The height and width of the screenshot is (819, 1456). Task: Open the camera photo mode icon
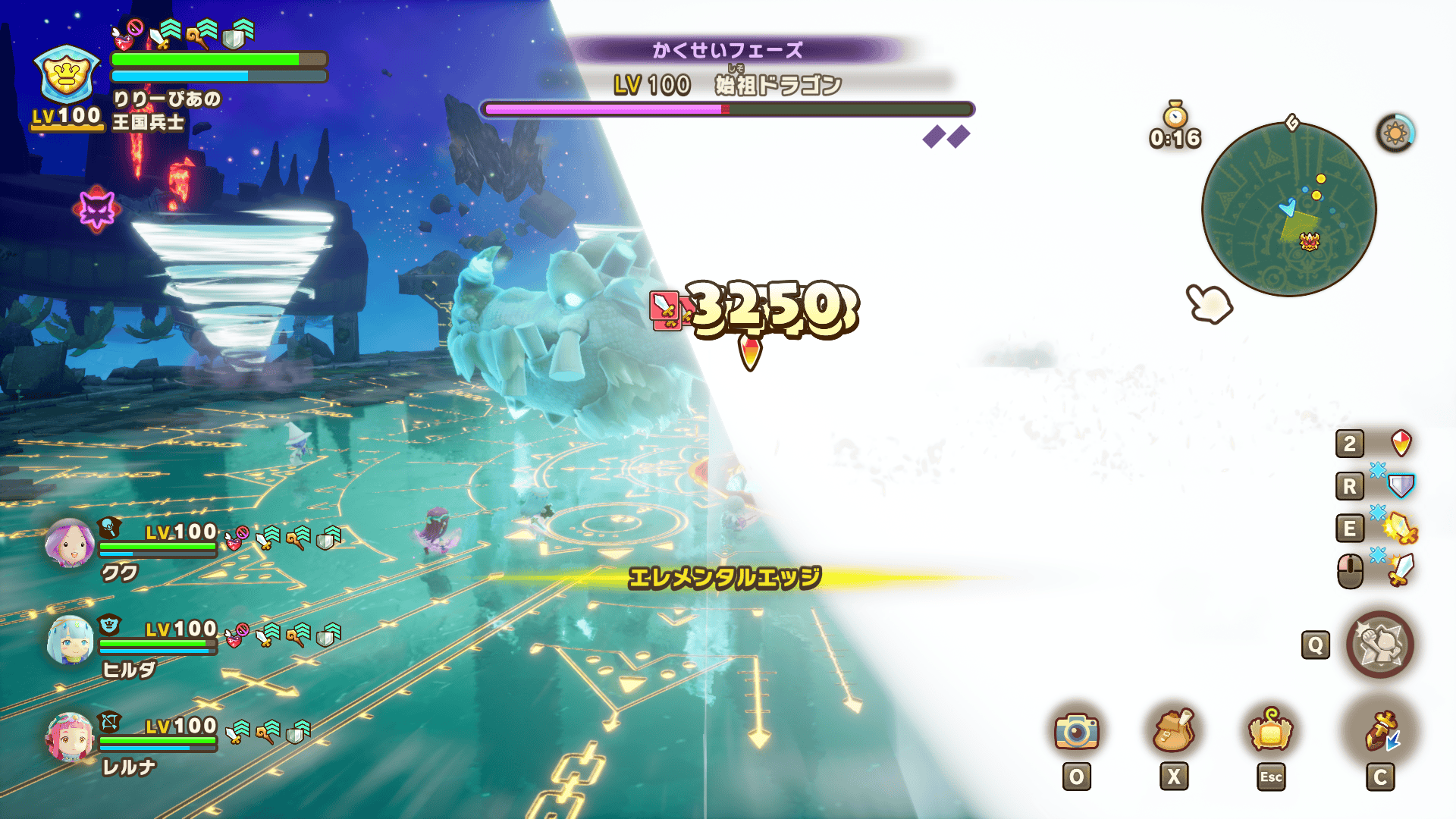point(1076,731)
